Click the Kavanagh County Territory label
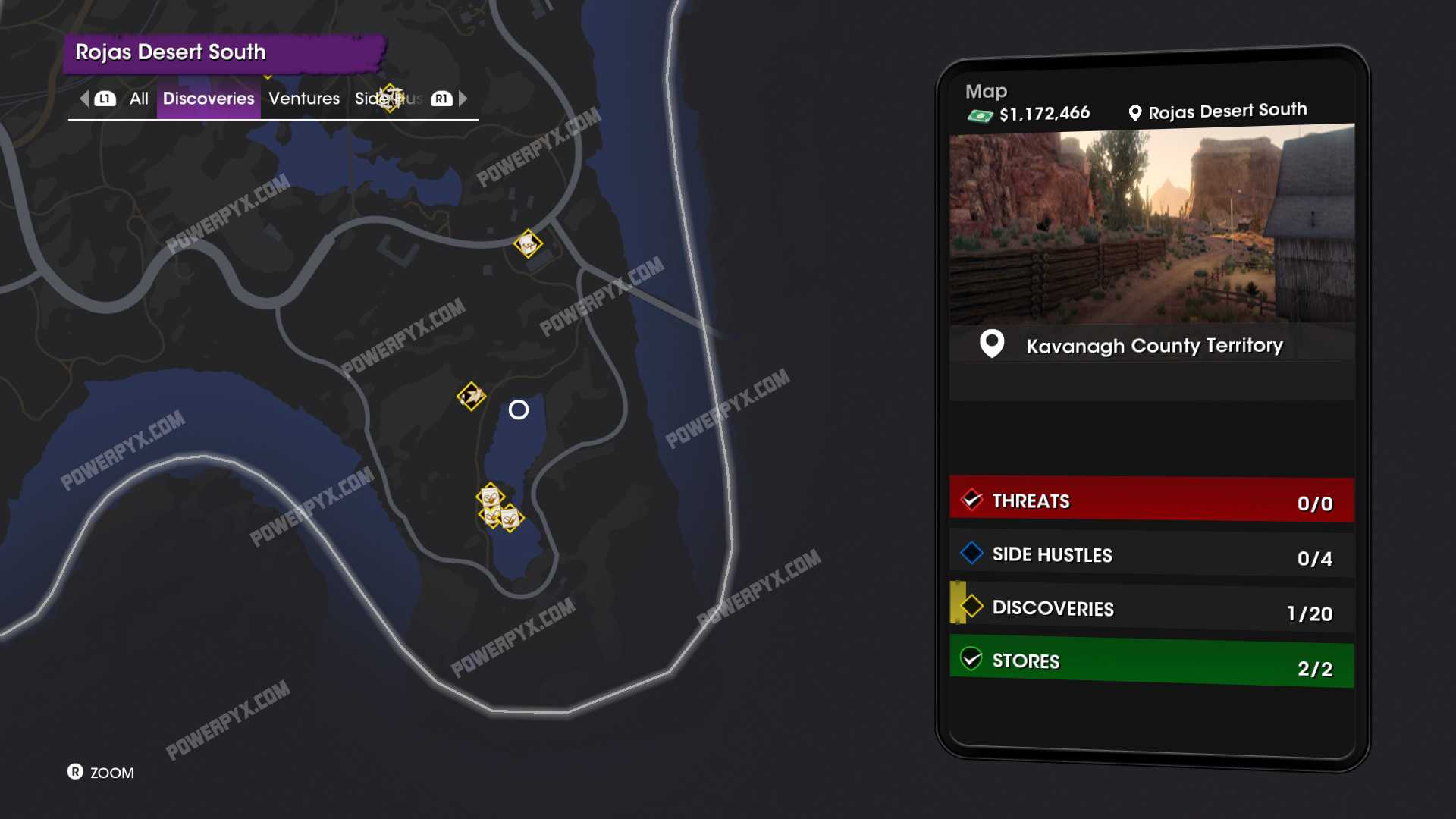This screenshot has width=1456, height=819. pyautogui.click(x=1153, y=346)
